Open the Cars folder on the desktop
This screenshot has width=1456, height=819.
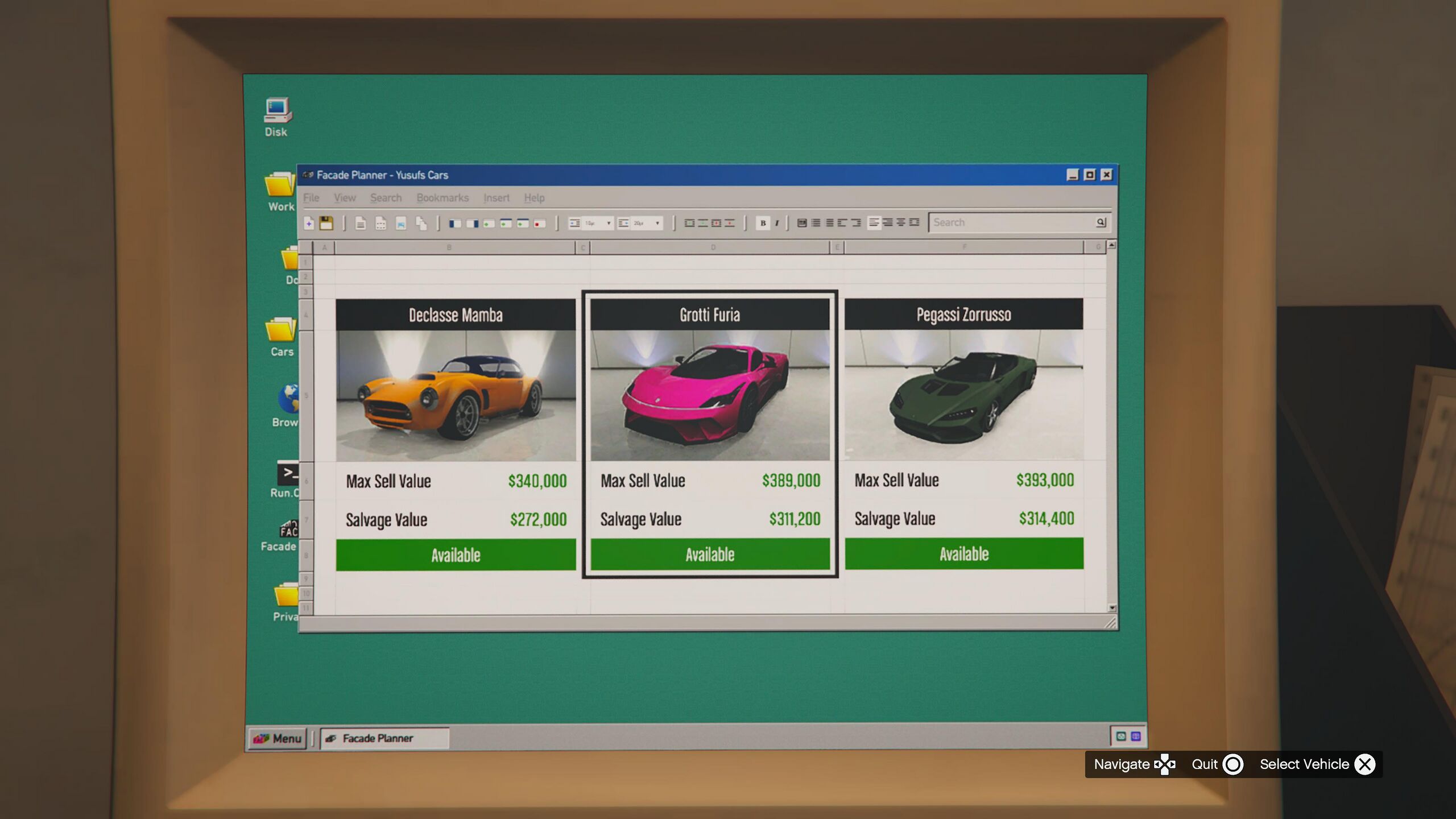tap(282, 336)
